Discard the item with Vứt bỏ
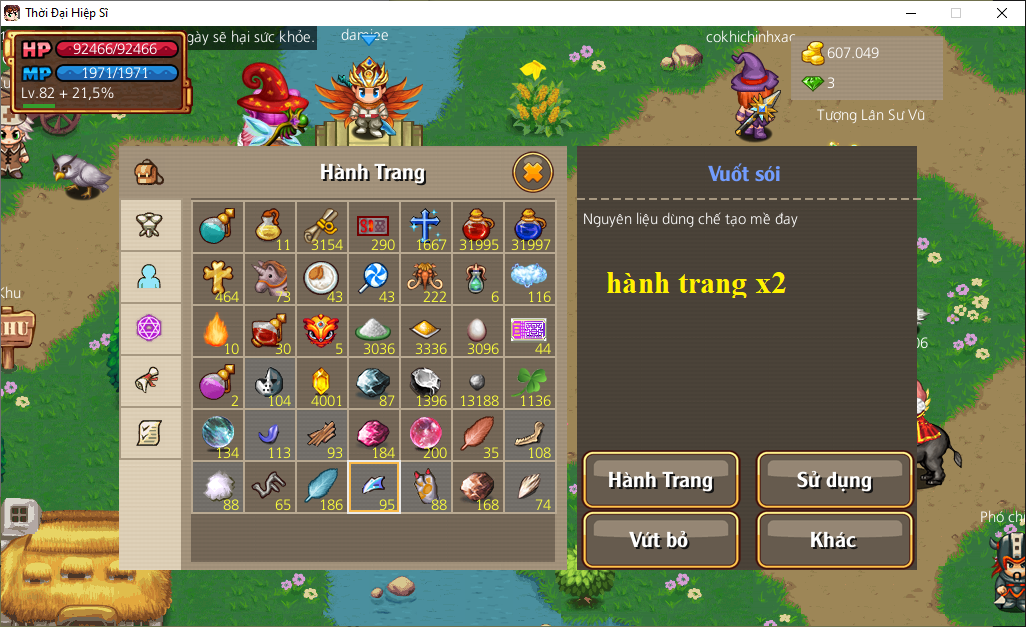Image resolution: width=1026 pixels, height=627 pixels. [x=660, y=540]
